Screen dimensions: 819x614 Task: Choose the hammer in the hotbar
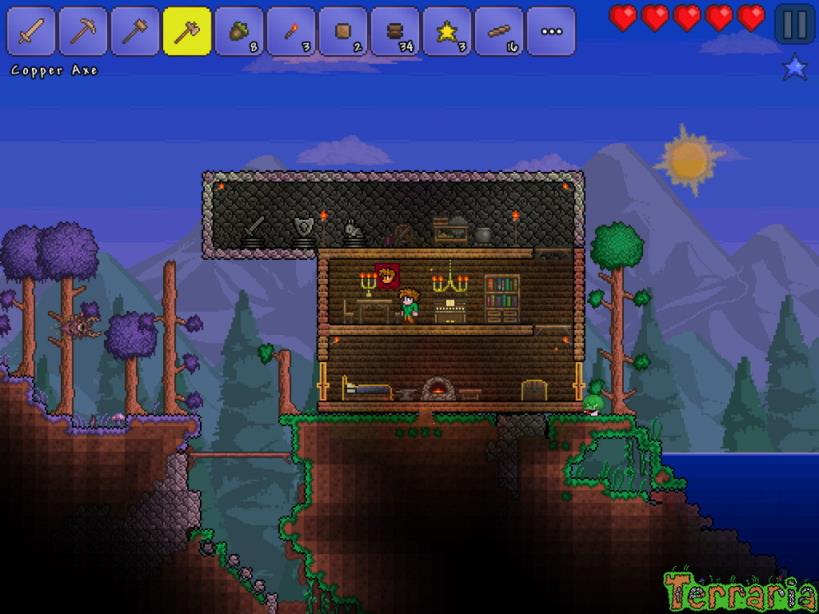click(135, 31)
